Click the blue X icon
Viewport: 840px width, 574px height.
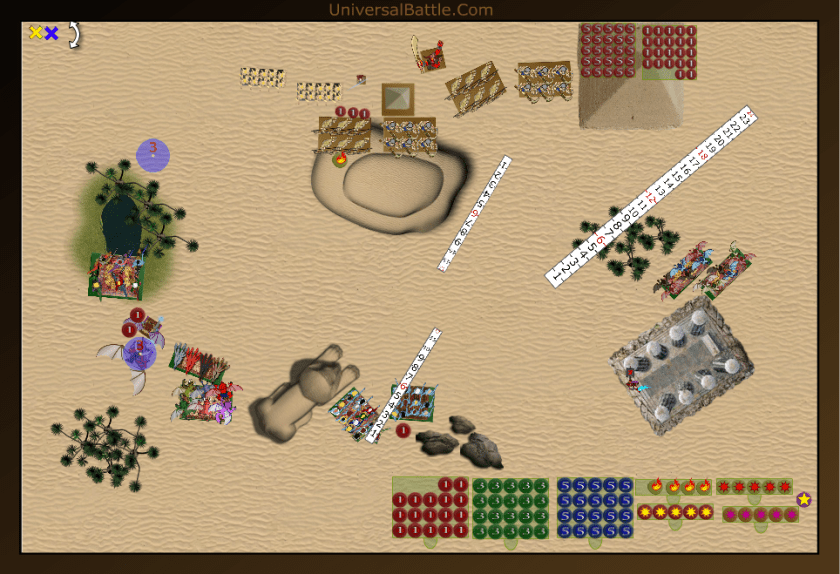pos(51,33)
